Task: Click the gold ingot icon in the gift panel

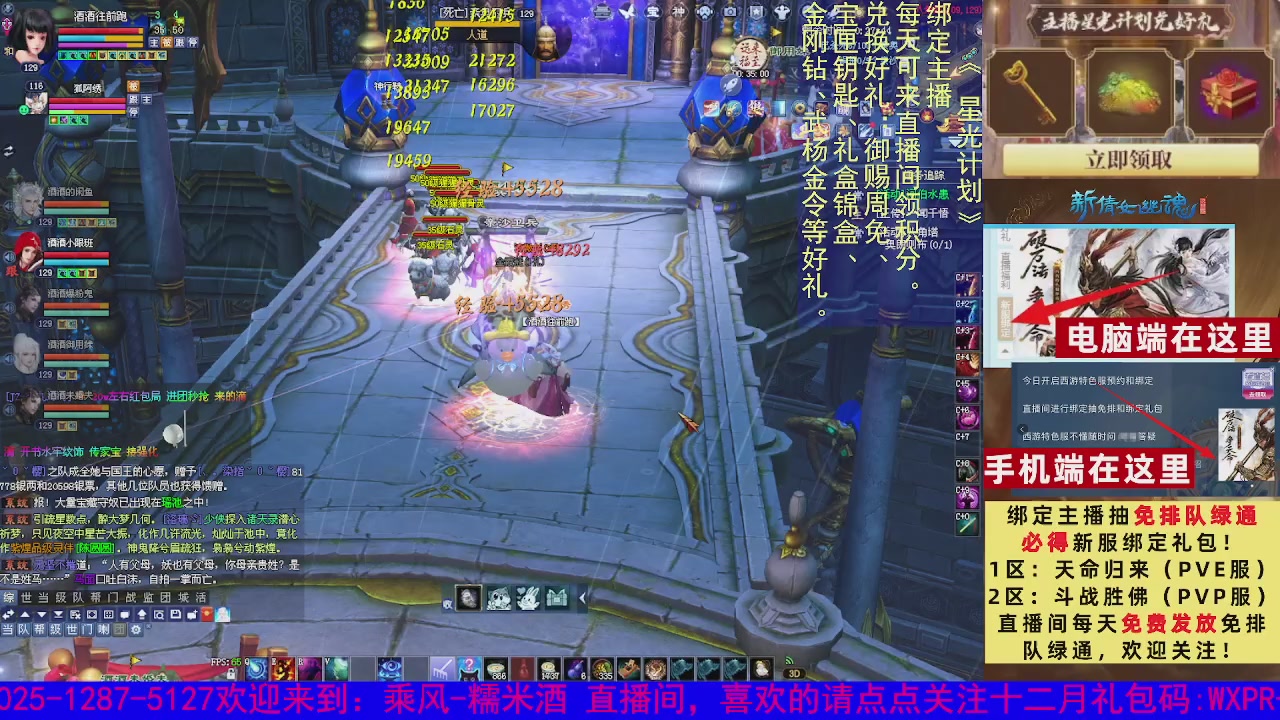Action: [1130, 90]
